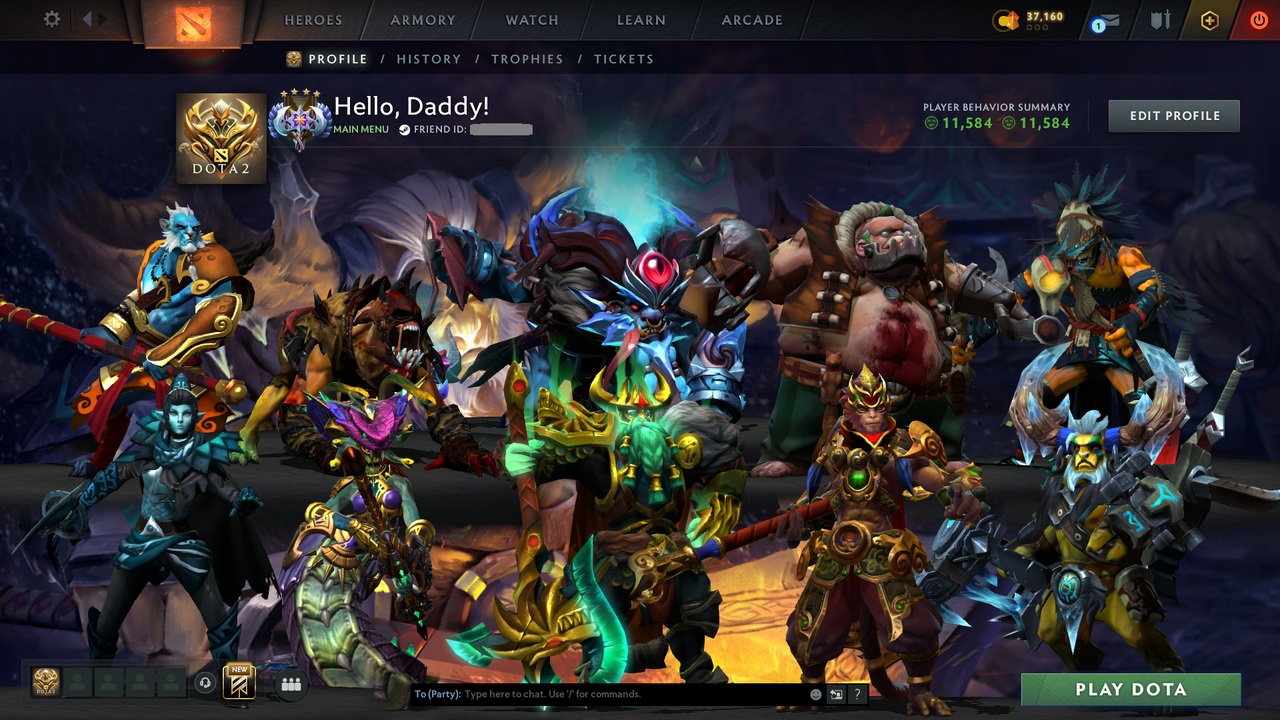Open the friends list group icon
This screenshot has width=1280, height=720.
pyautogui.click(x=291, y=683)
